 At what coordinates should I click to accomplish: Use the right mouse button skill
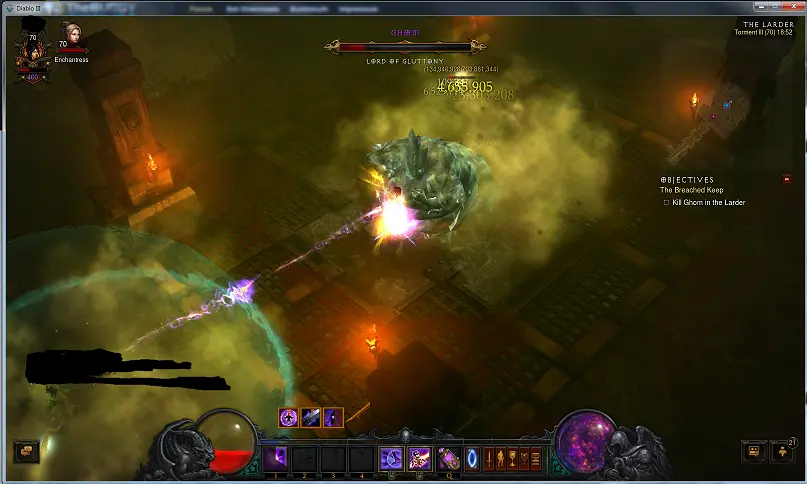[x=420, y=459]
